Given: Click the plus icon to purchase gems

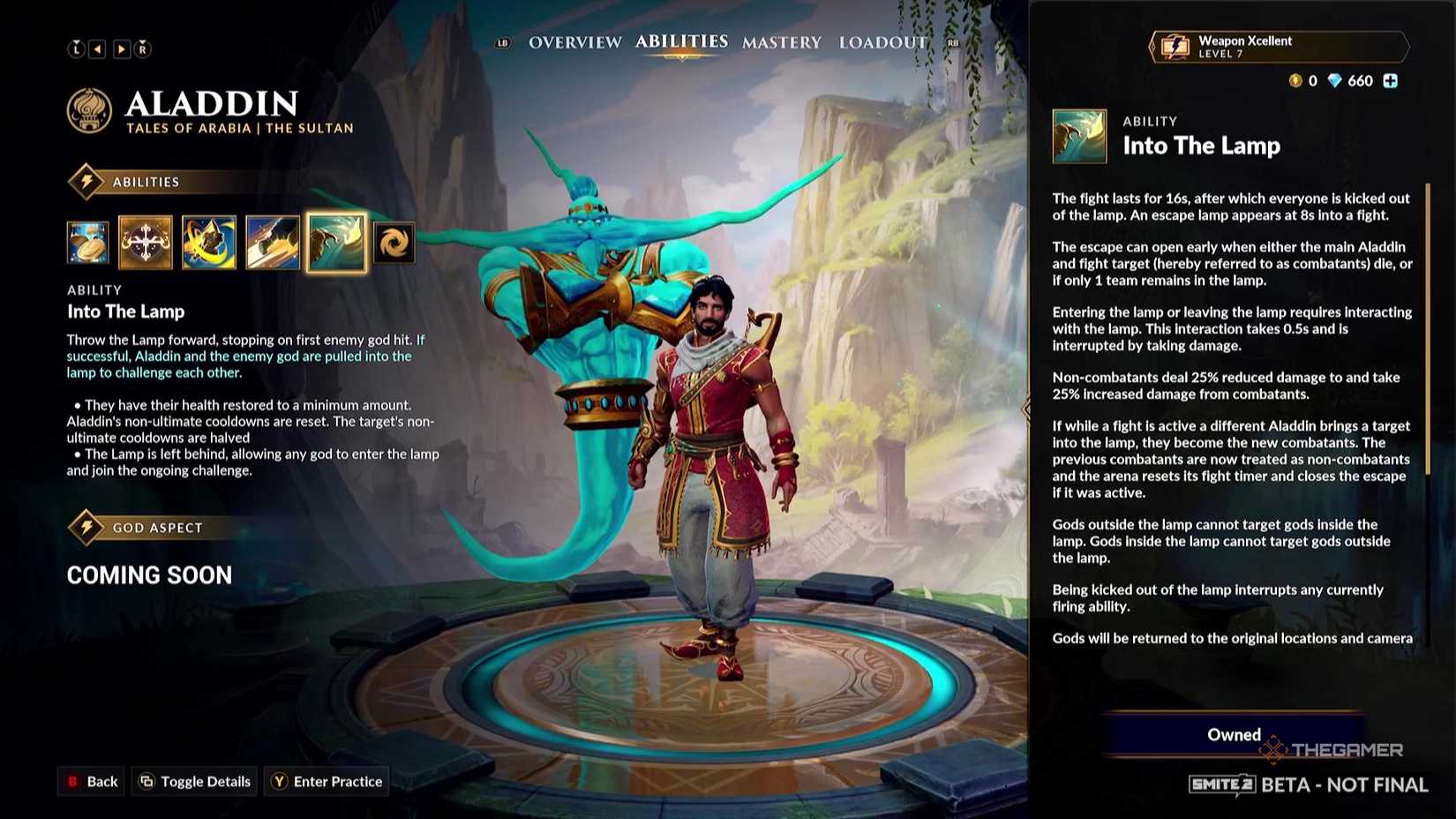Looking at the screenshot, I should coord(1391,80).
